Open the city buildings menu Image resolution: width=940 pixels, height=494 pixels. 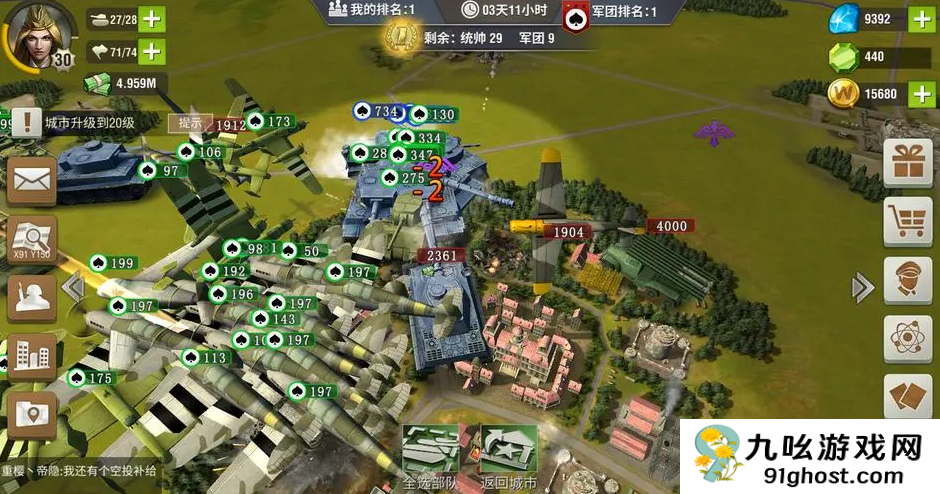(x=31, y=355)
